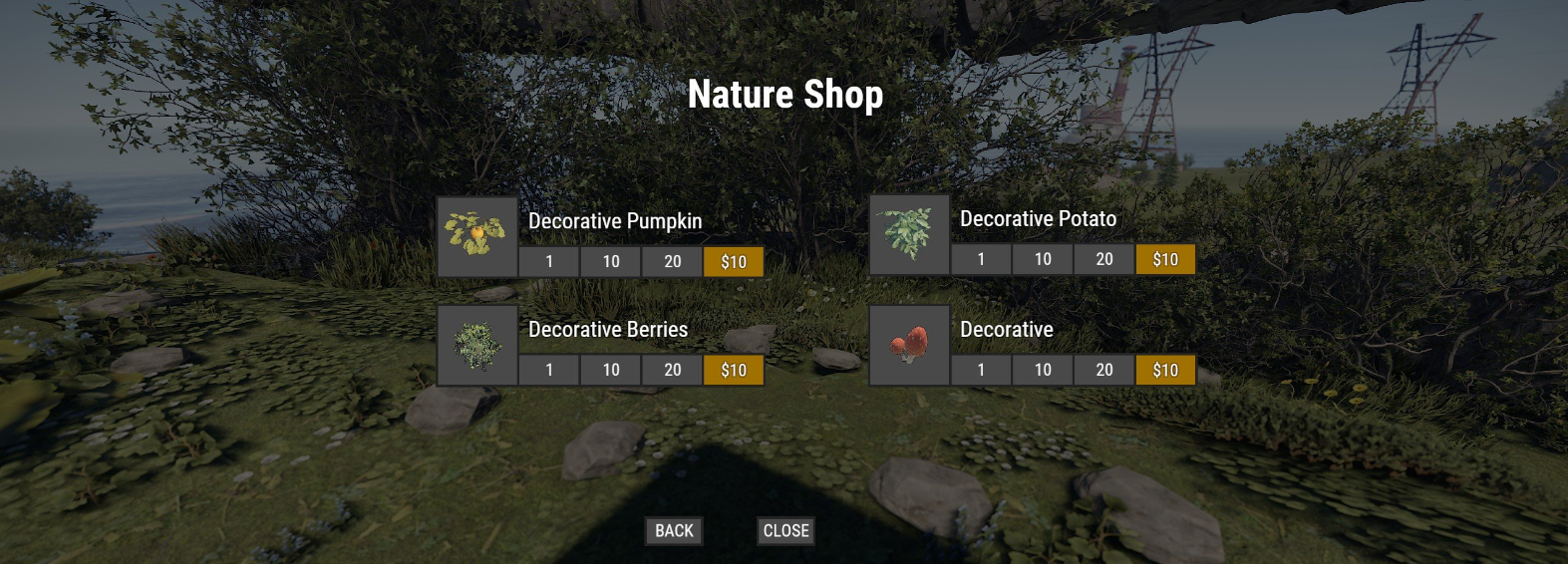
Task: Choose quantity 20 for Decorative Potato
Action: coord(1104,259)
